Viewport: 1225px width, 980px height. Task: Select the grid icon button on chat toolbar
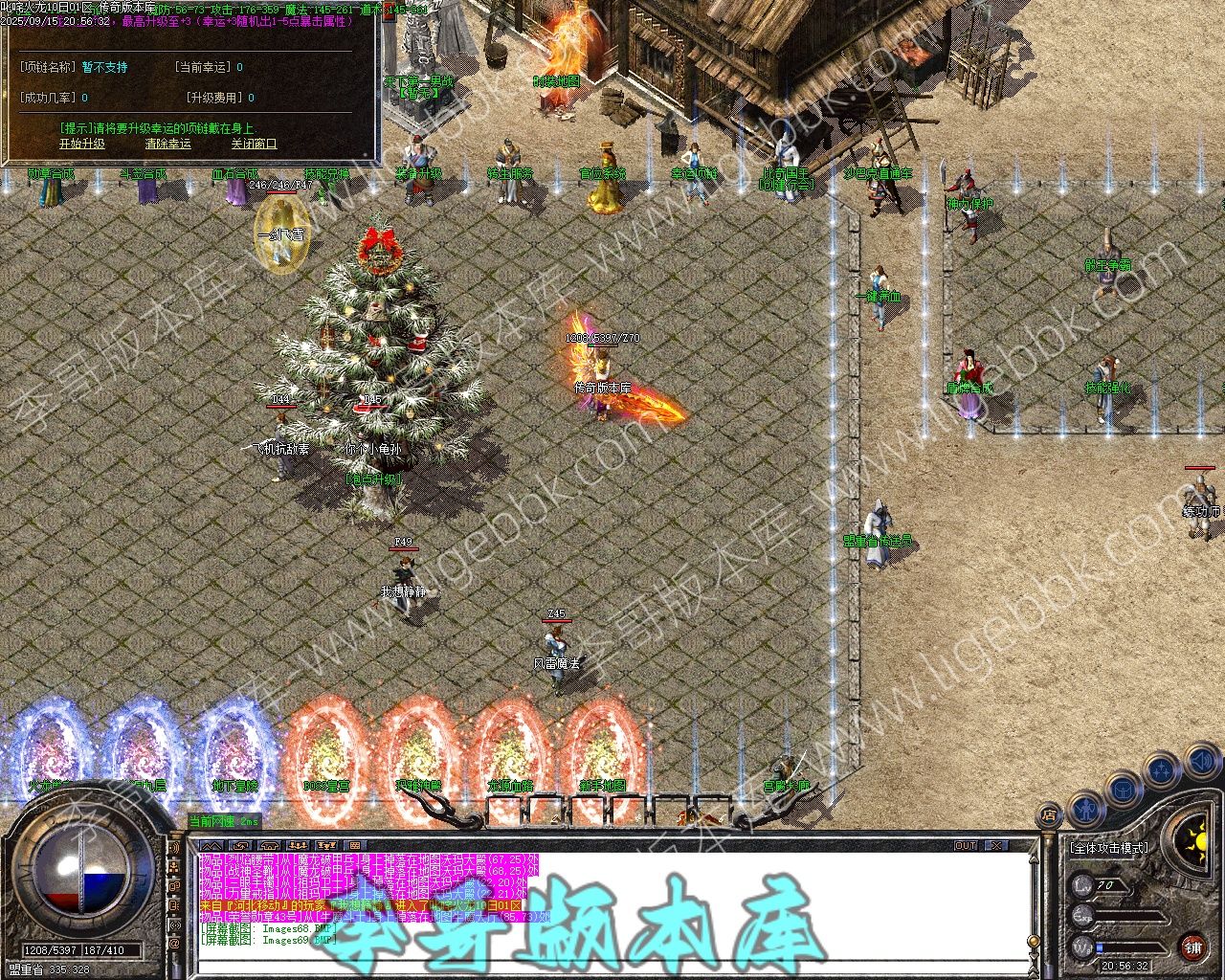point(355,846)
